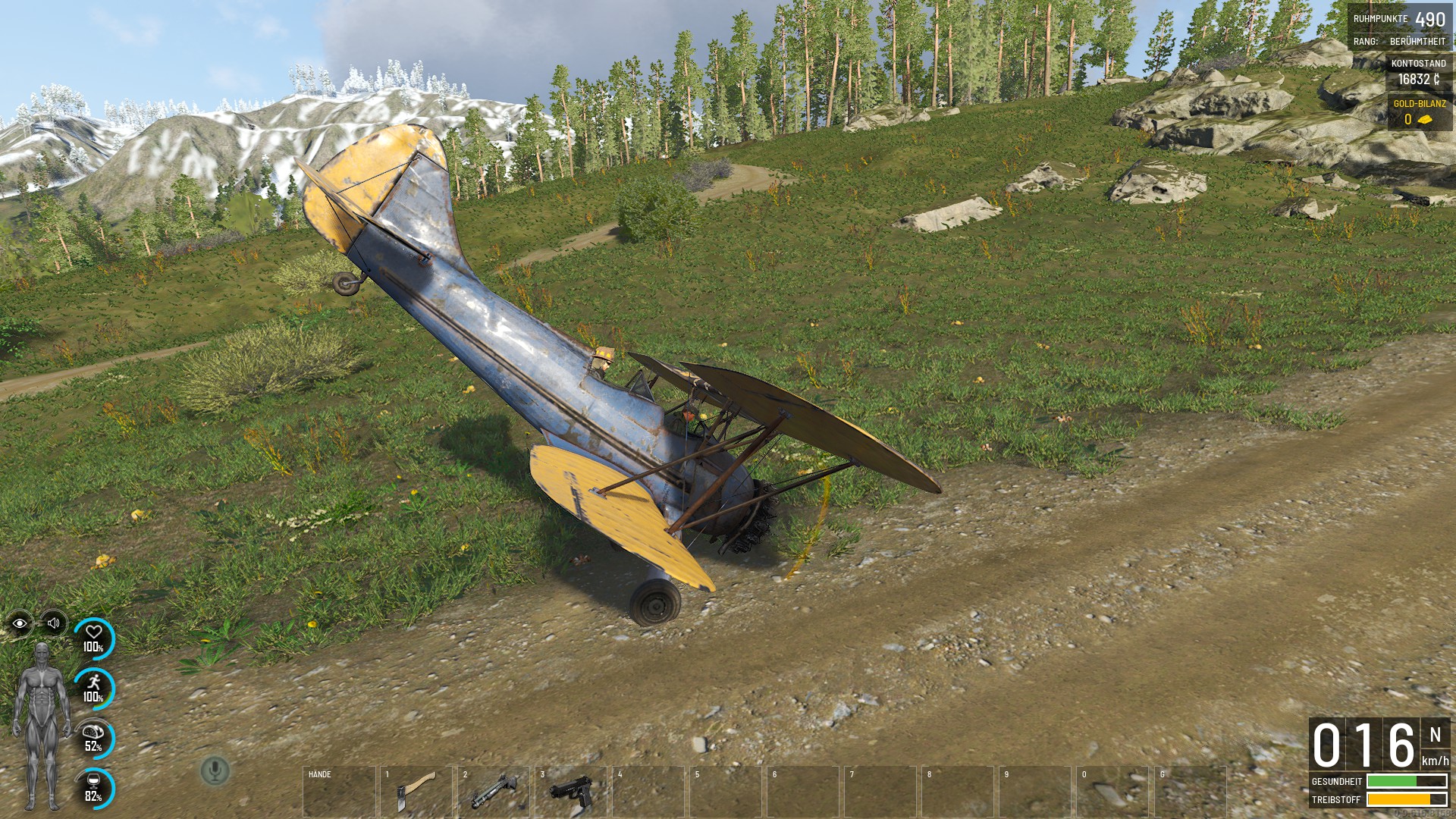Open the body anatomy status figure
Viewport: 1456px width, 819px height.
pos(42,726)
